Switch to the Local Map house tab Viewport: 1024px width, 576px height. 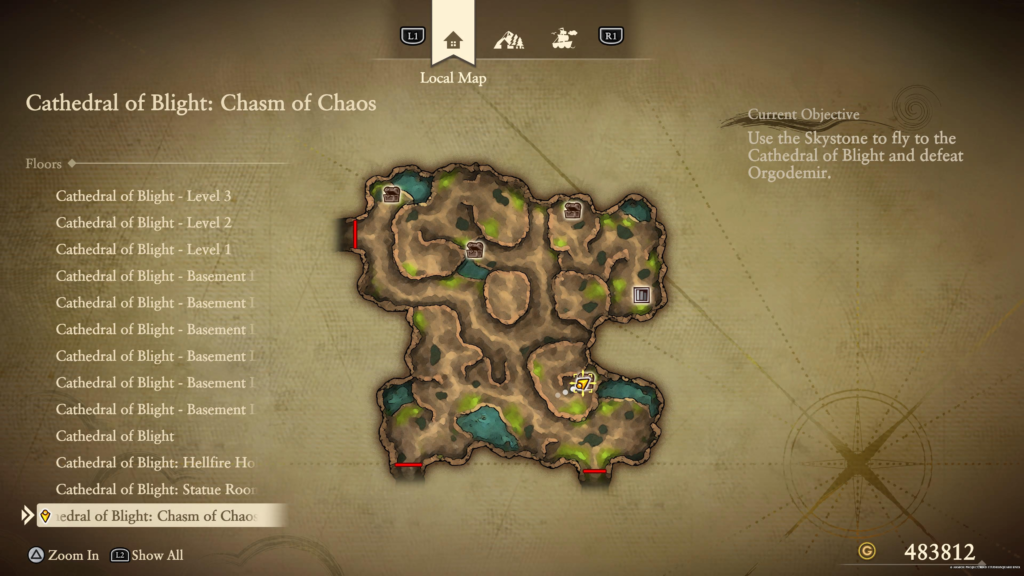coord(453,40)
